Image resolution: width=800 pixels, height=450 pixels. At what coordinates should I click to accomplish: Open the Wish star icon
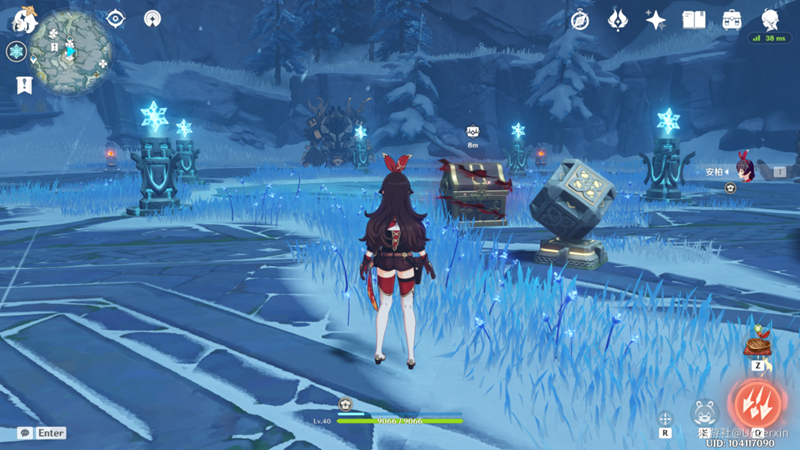pos(656,20)
